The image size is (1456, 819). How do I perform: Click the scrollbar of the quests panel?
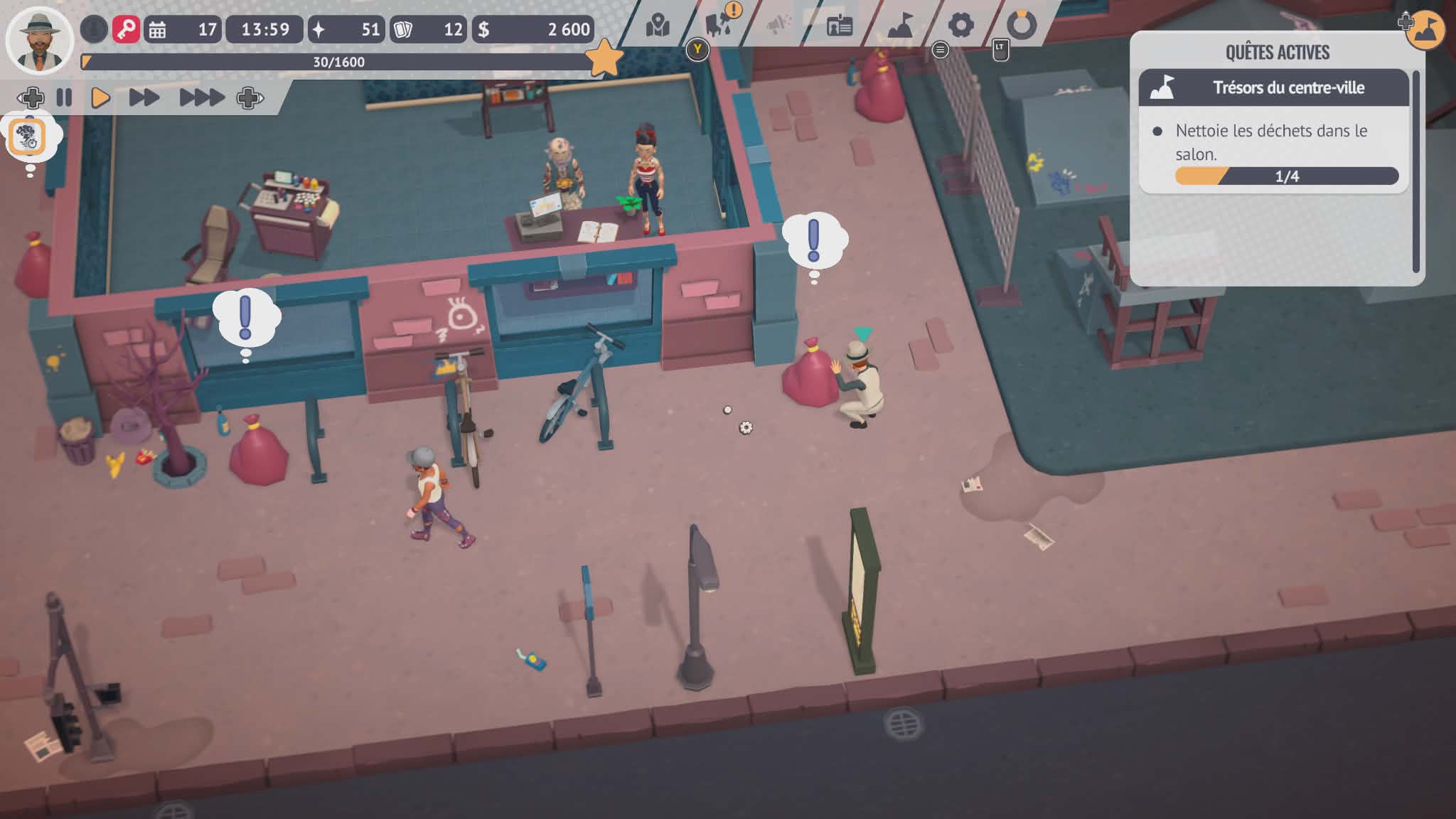[1415, 171]
